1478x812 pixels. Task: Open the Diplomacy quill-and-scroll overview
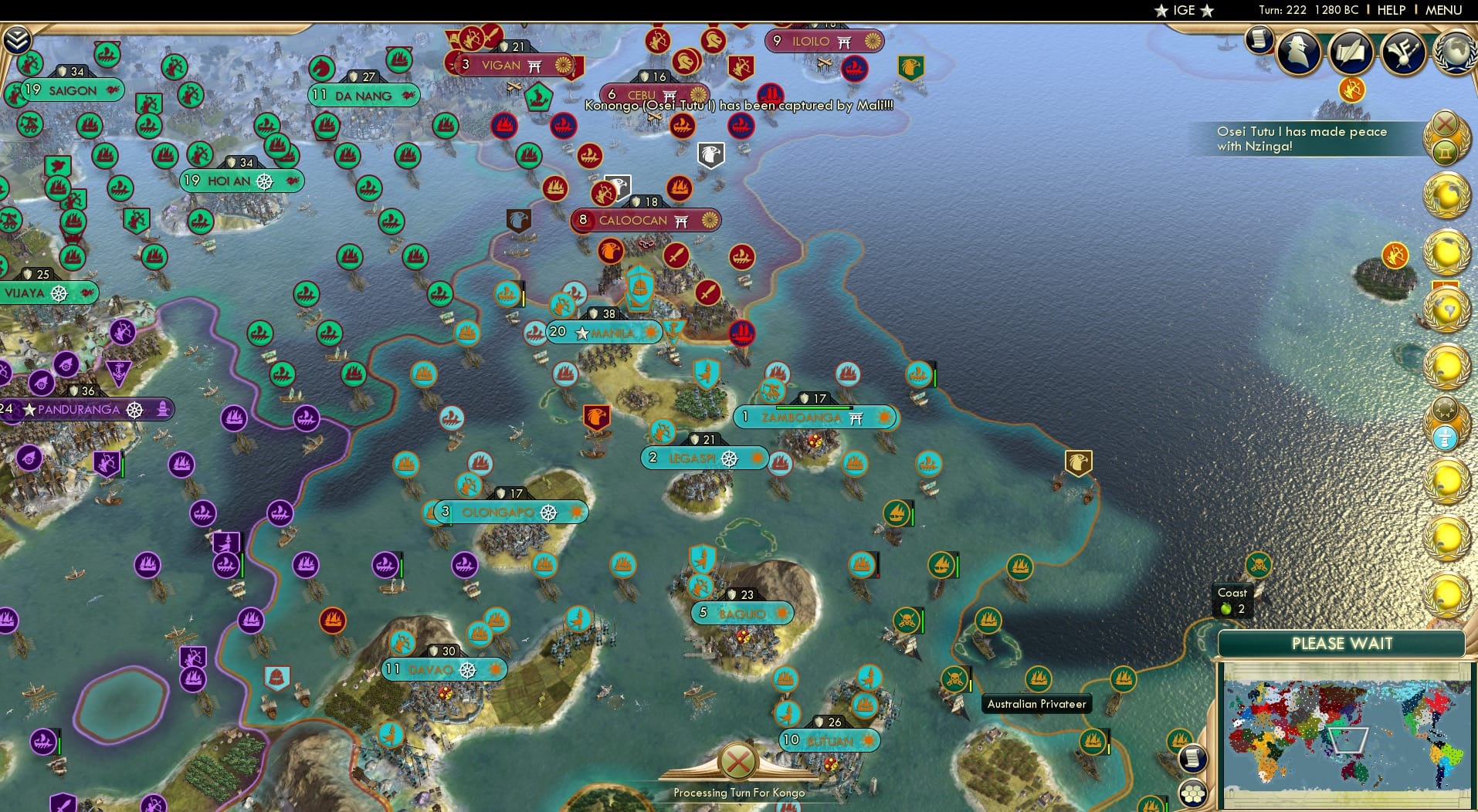coord(1351,52)
